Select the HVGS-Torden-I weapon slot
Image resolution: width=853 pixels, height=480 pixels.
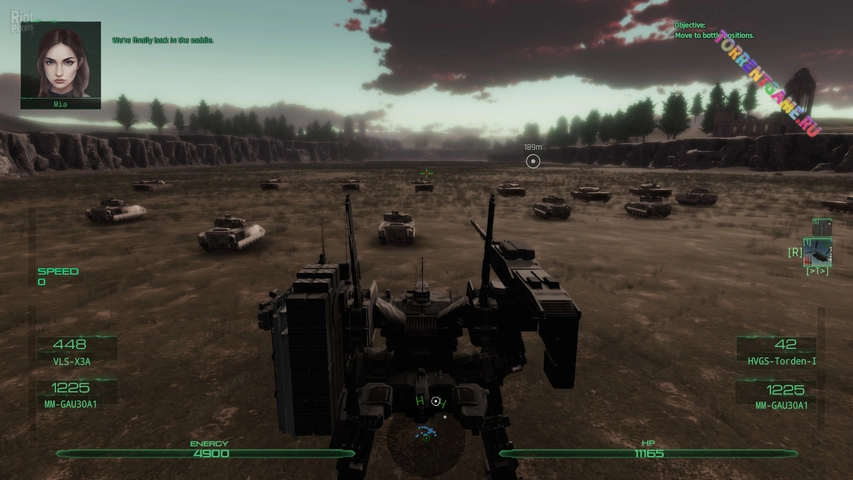(785, 350)
